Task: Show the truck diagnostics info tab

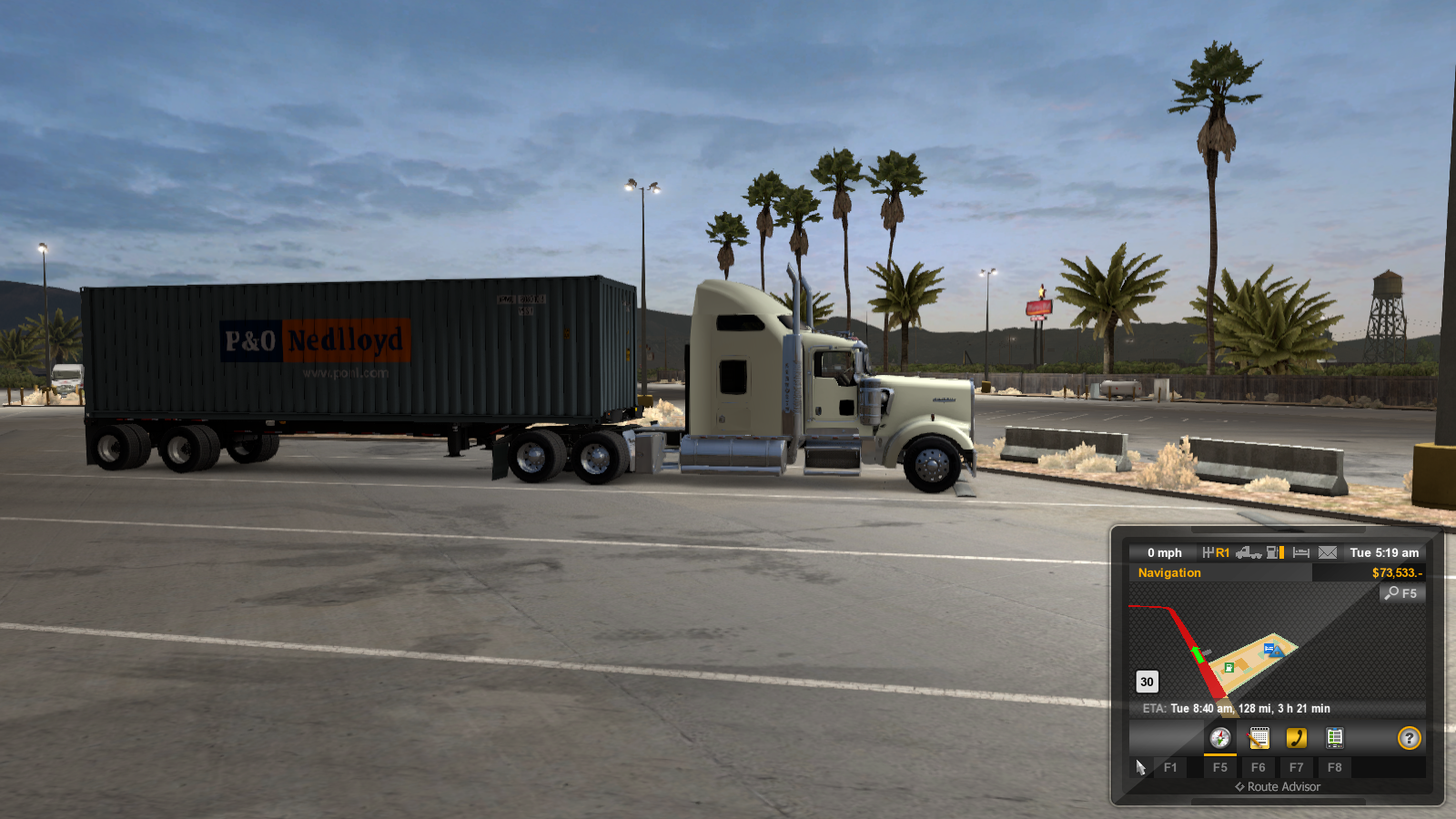Action: (1335, 738)
